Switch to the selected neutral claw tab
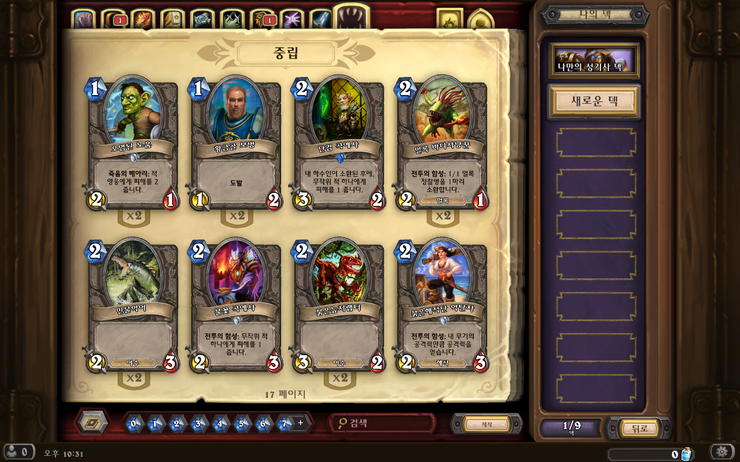This screenshot has width=740, height=462. pyautogui.click(x=351, y=17)
